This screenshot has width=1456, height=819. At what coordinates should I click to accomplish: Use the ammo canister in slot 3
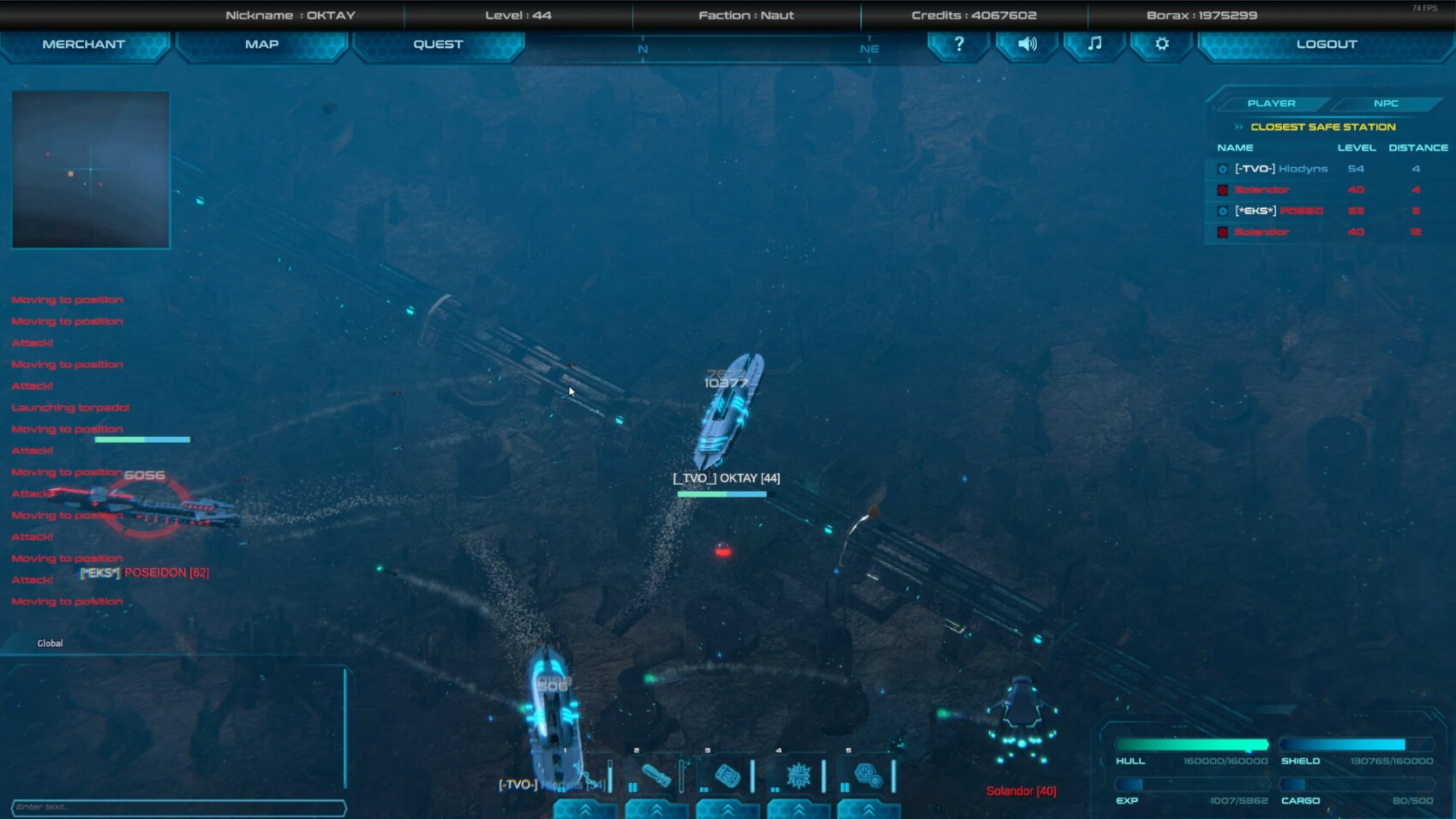tap(726, 775)
